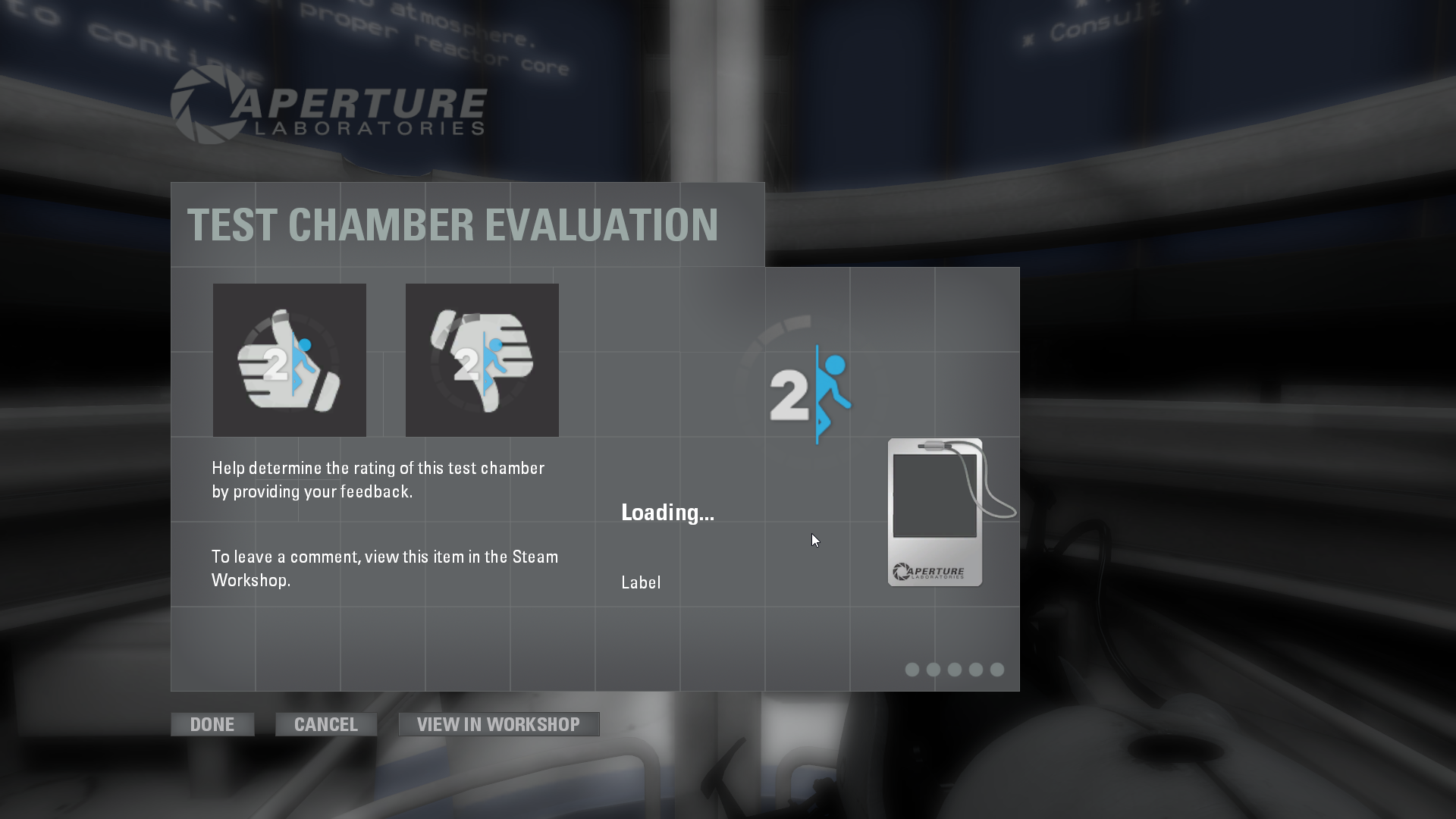Click the Test Chamber Evaluation title

453,224
